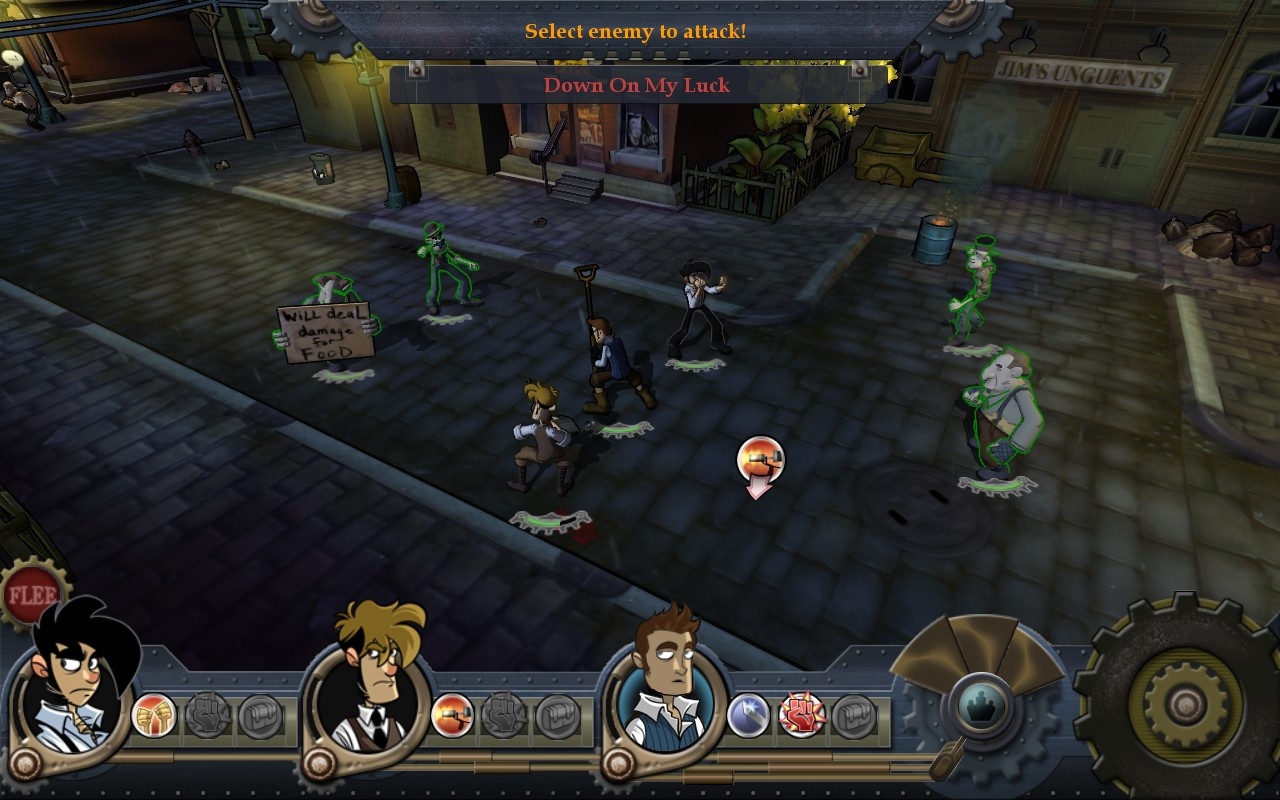Click the Select enemy to attack prompt bar
Image resolution: width=1280 pixels, height=800 pixels.
point(640,31)
